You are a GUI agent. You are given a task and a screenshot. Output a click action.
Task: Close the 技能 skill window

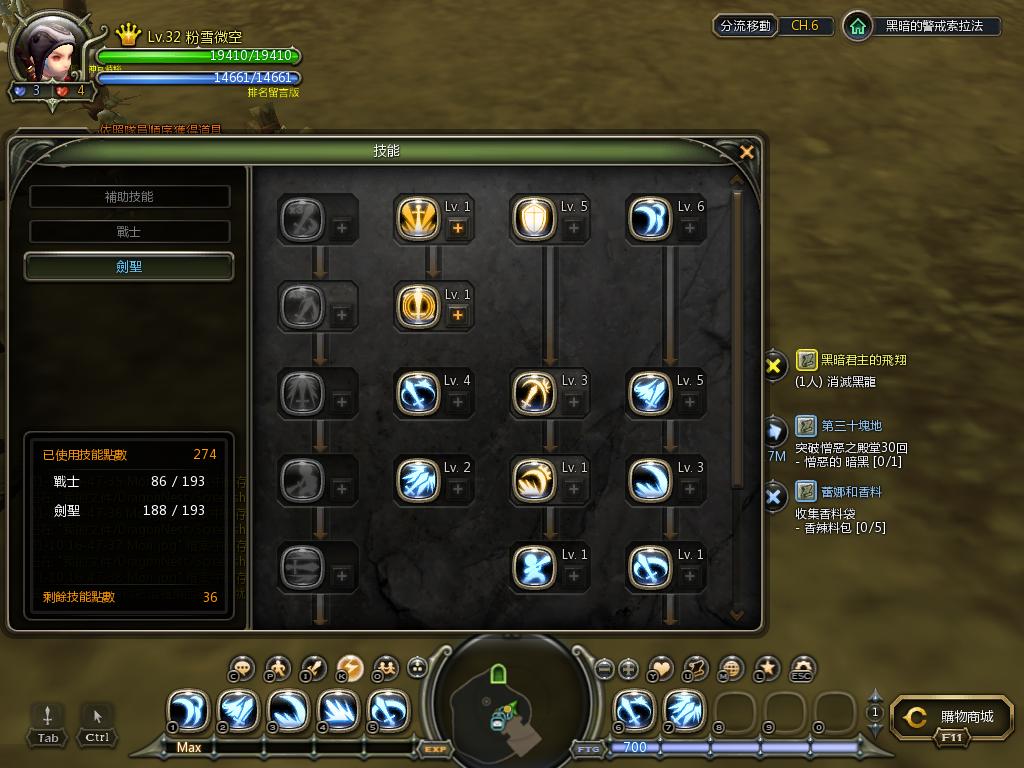[746, 152]
